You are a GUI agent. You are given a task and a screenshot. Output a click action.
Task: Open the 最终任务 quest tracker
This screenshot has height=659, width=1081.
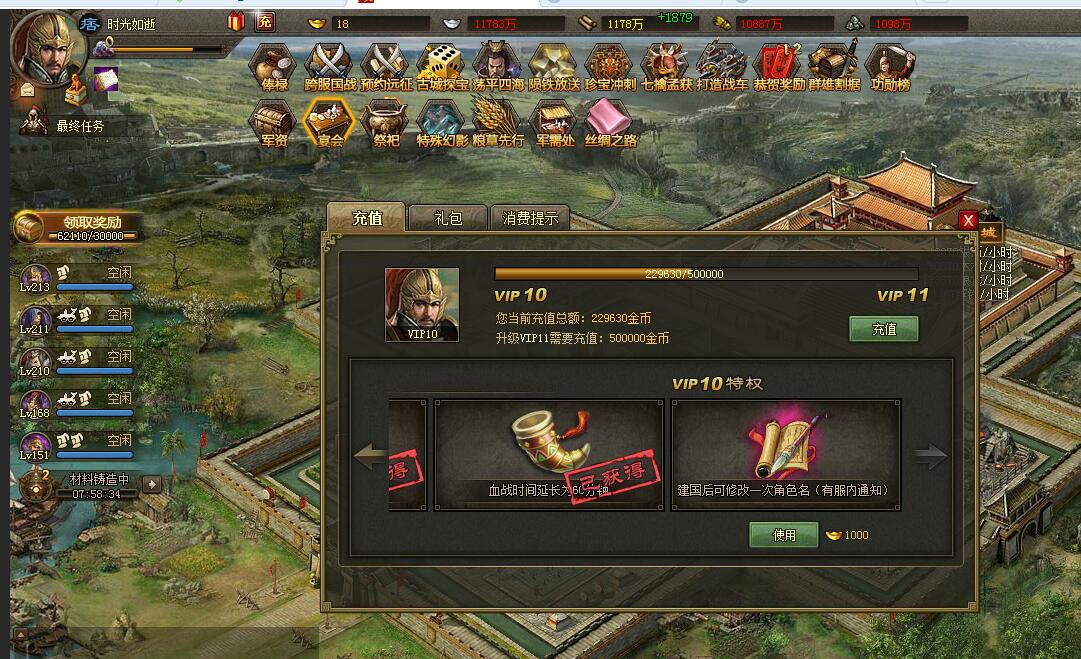[x=80, y=126]
